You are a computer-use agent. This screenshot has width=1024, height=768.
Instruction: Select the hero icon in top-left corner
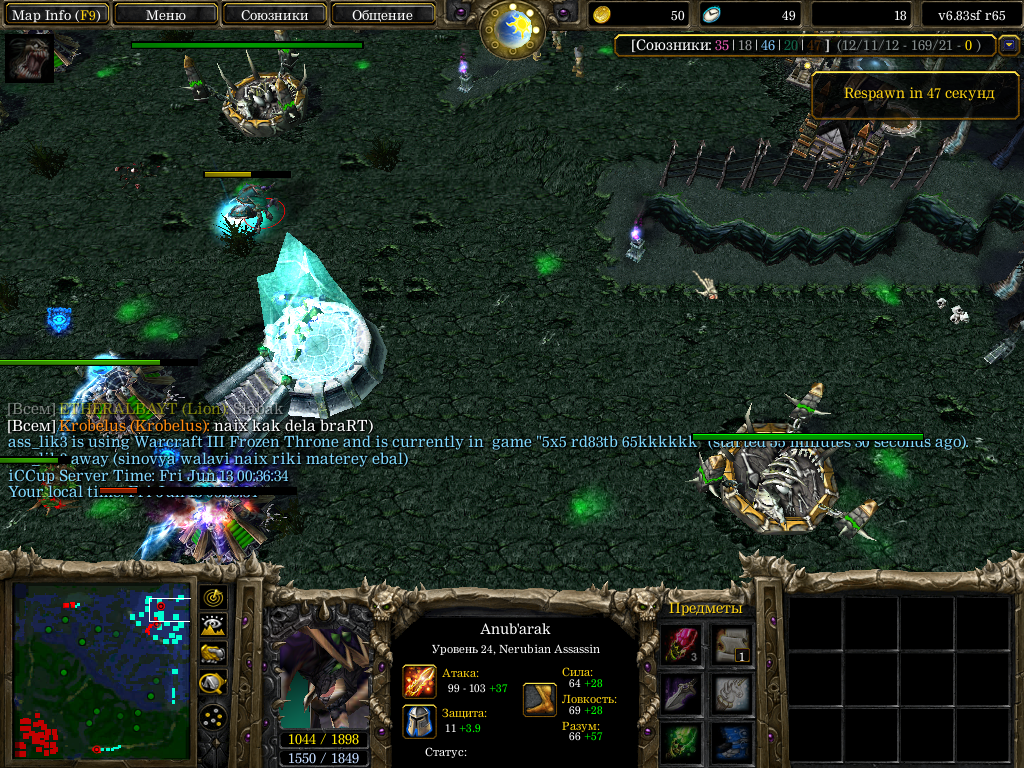(x=29, y=58)
